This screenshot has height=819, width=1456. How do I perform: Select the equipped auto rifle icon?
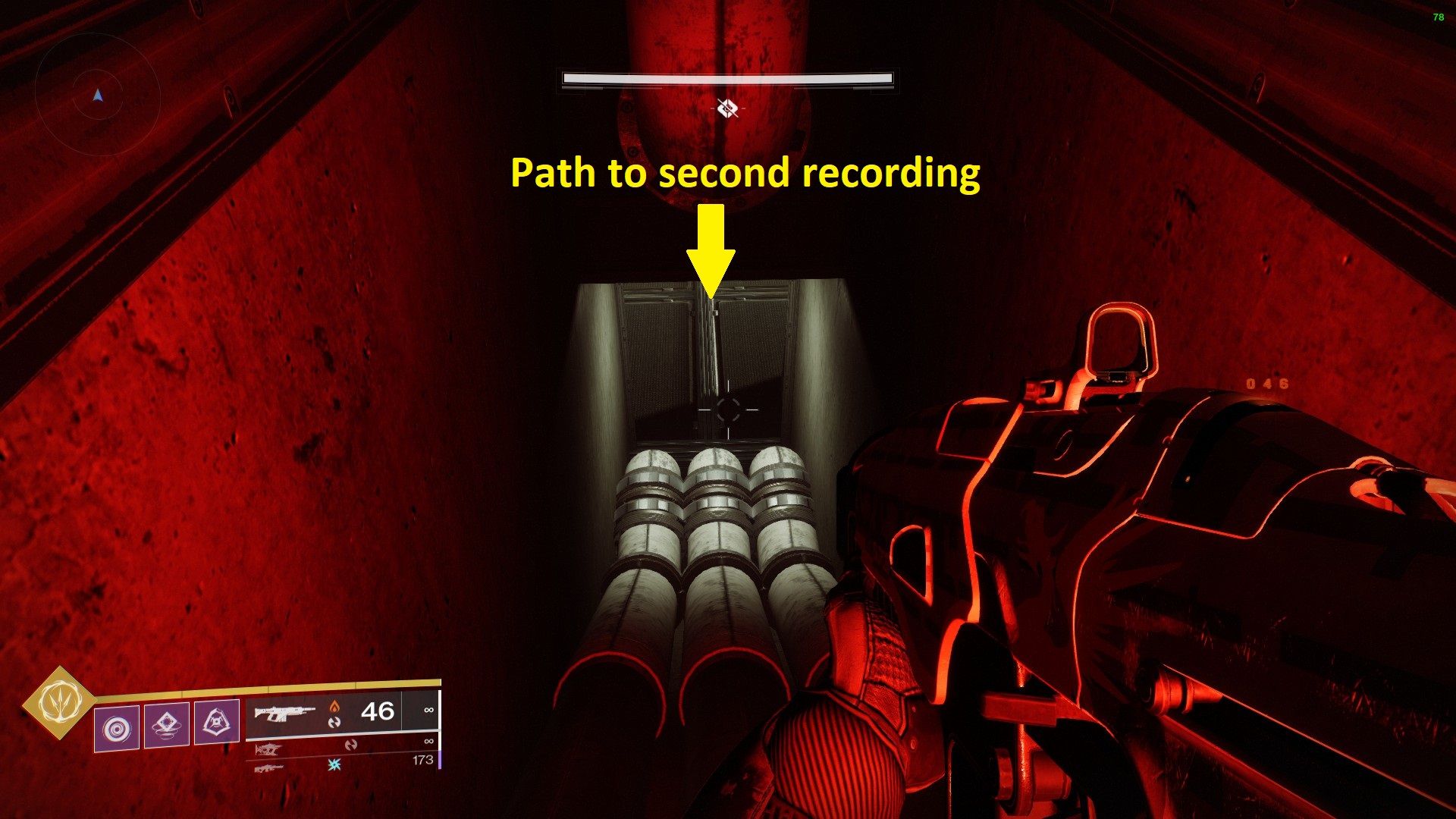[284, 713]
